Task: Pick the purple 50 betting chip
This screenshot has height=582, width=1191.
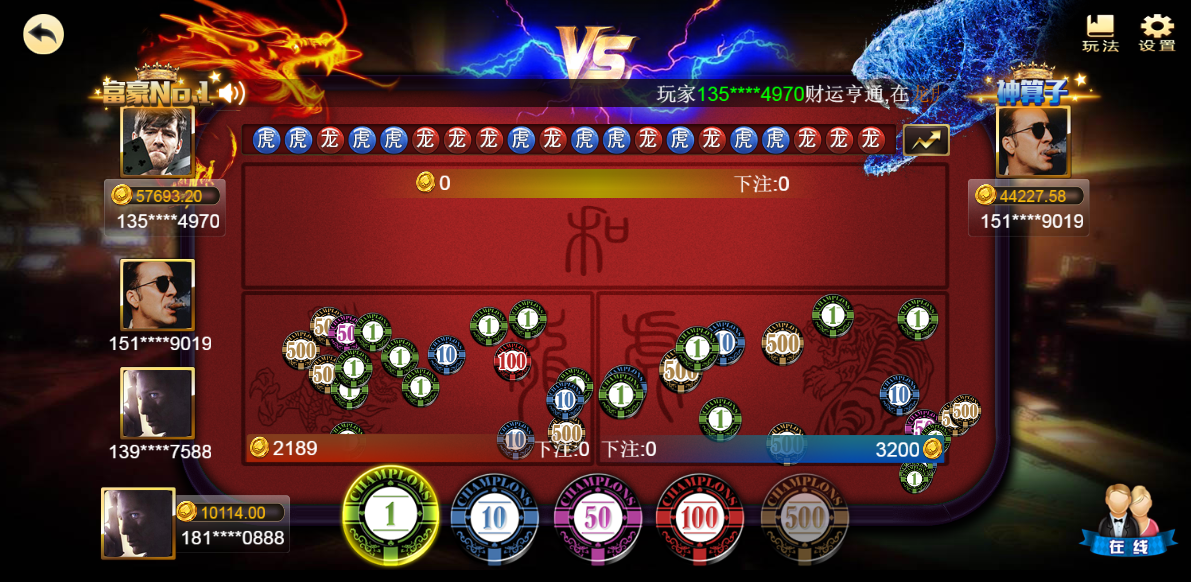Action: coord(598,518)
